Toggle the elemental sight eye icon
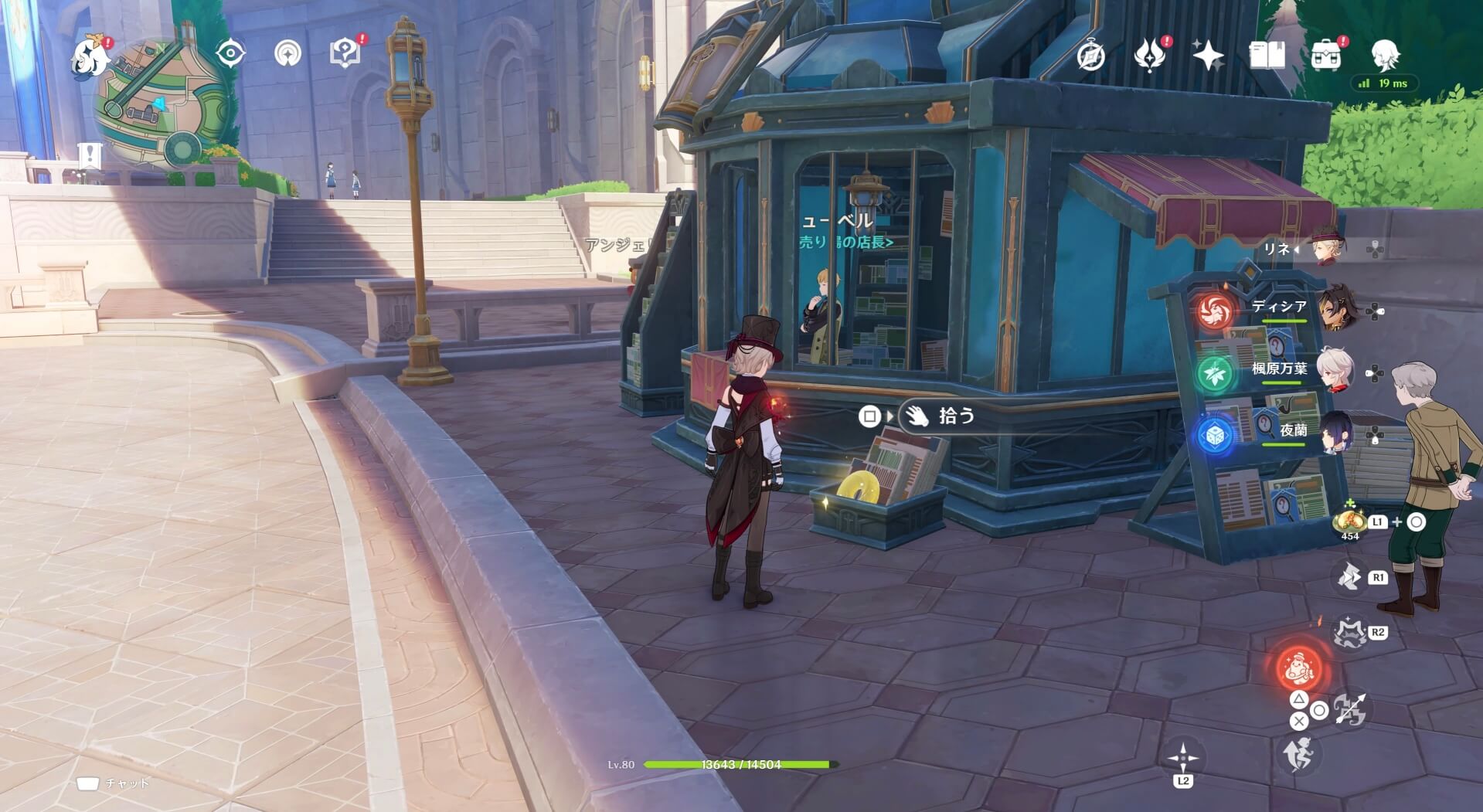The height and width of the screenshot is (812, 1483). [x=230, y=53]
